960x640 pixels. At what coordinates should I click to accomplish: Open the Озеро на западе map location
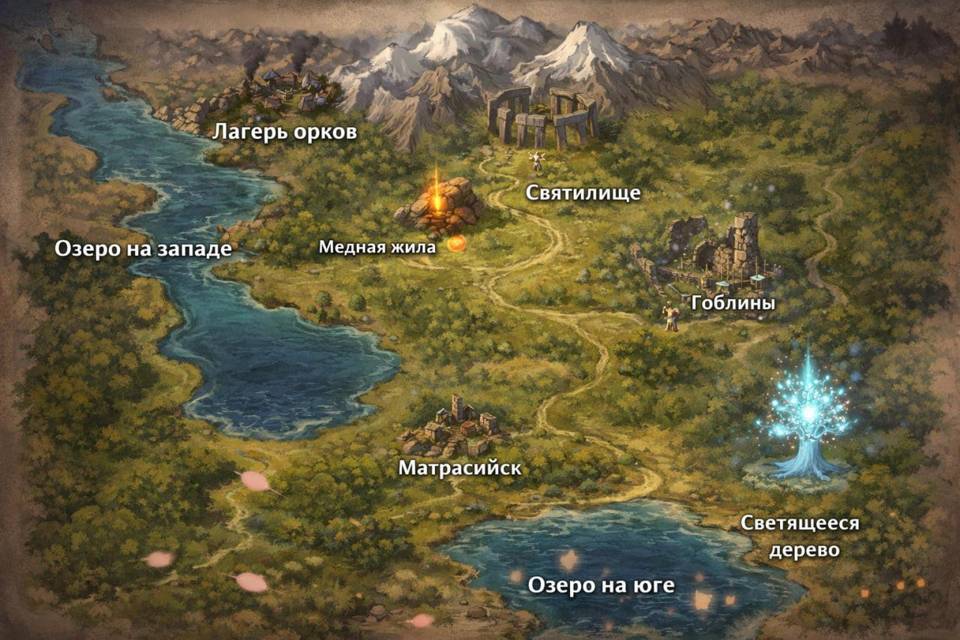click(144, 248)
